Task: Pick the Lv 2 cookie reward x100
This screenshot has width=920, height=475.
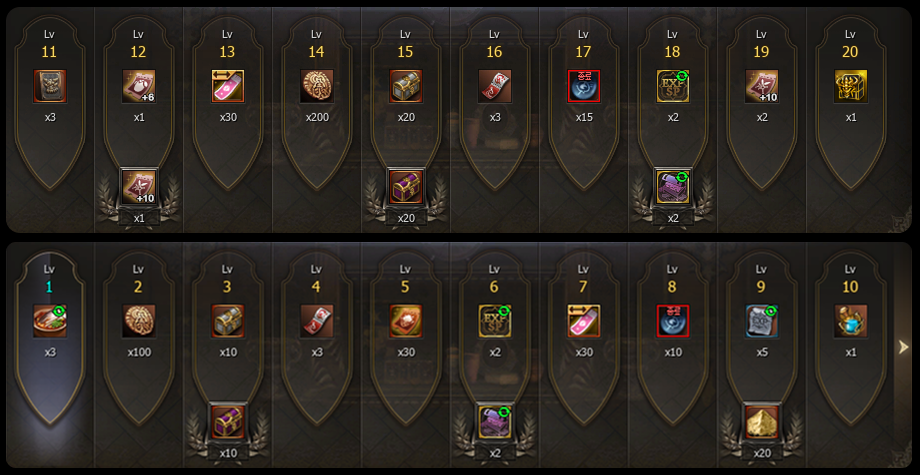Action: (x=138, y=321)
